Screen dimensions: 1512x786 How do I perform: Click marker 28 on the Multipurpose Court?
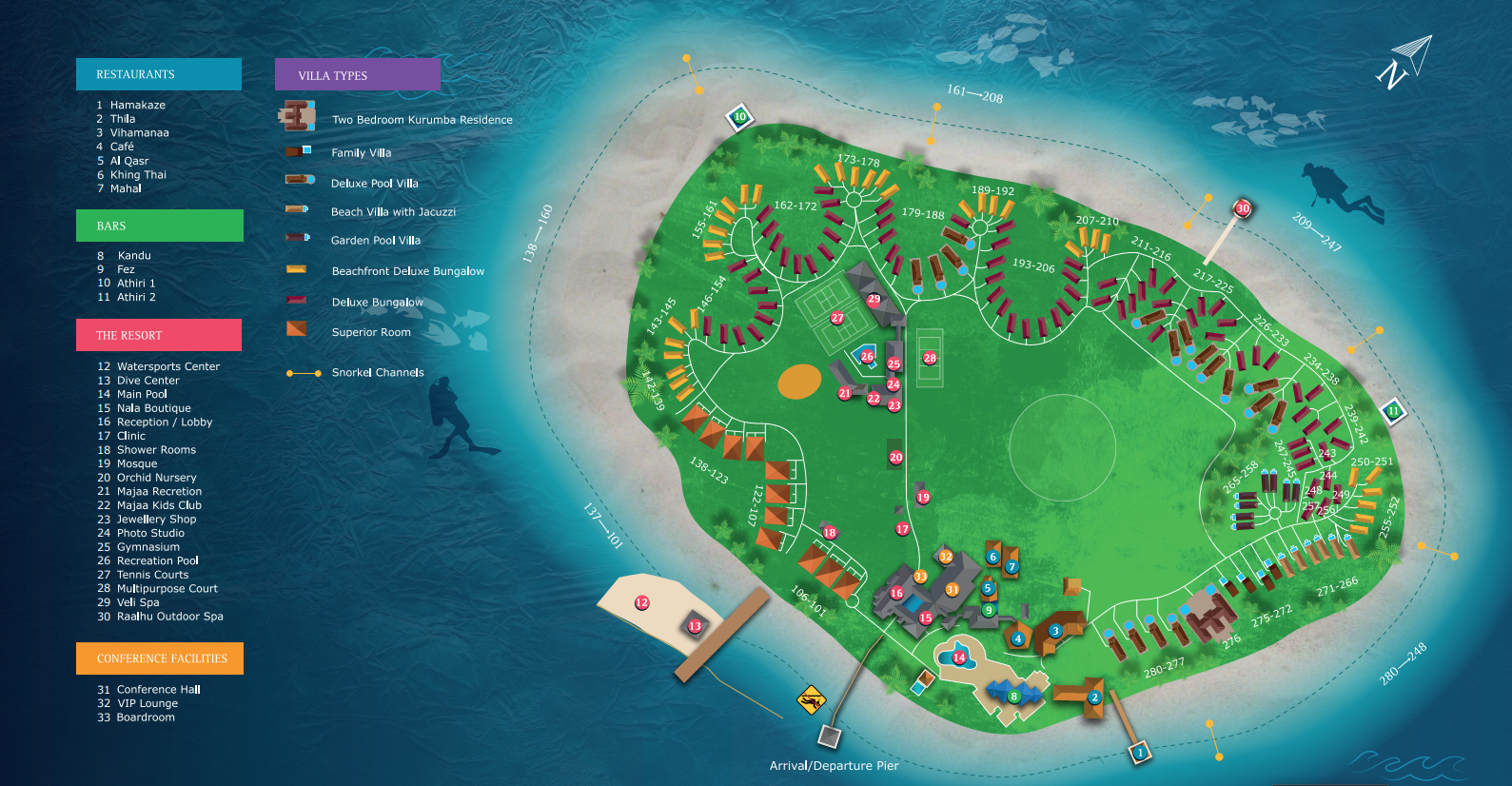tap(930, 358)
